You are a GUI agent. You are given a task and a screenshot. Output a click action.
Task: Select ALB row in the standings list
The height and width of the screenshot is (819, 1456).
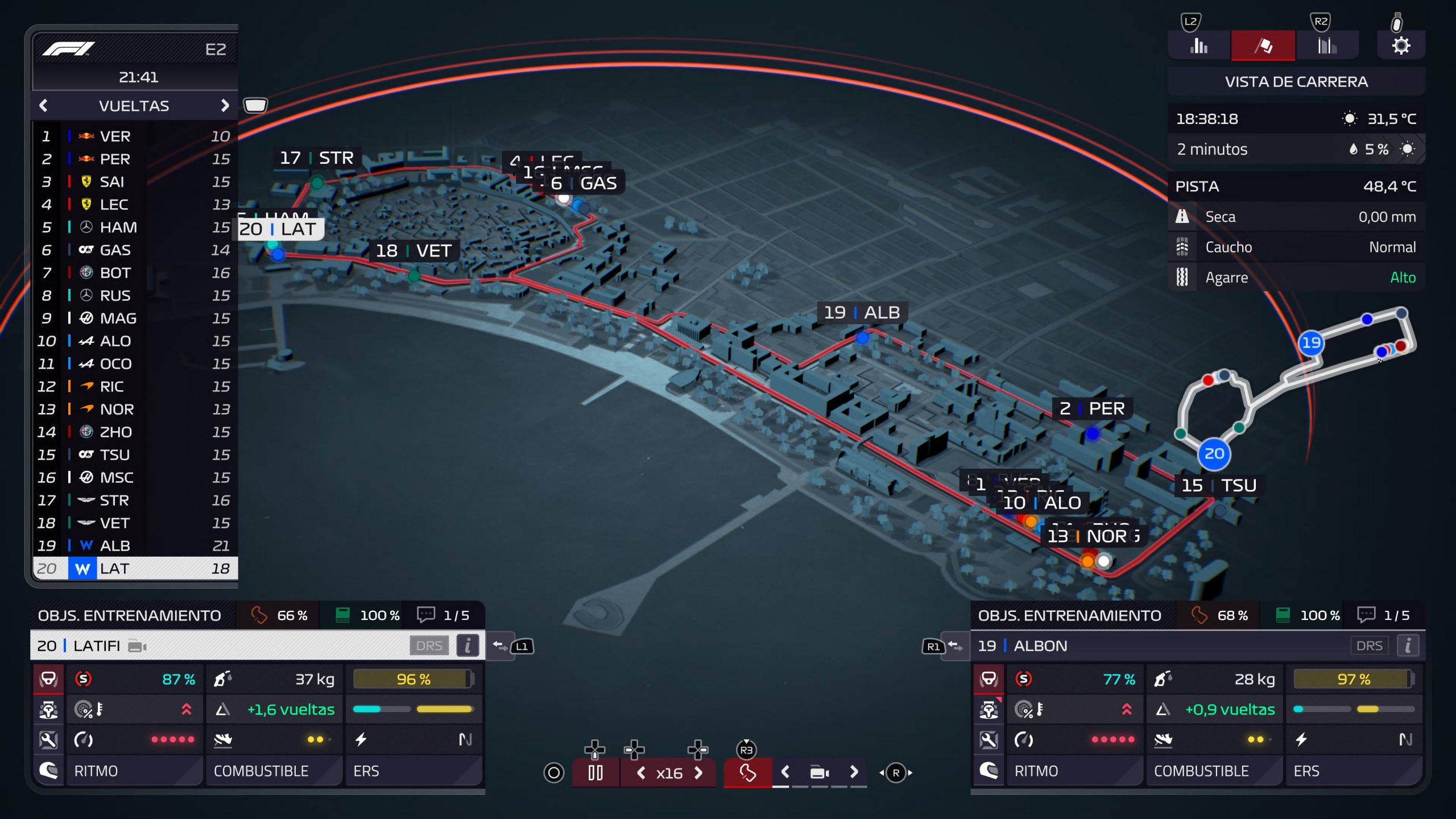tap(135, 546)
